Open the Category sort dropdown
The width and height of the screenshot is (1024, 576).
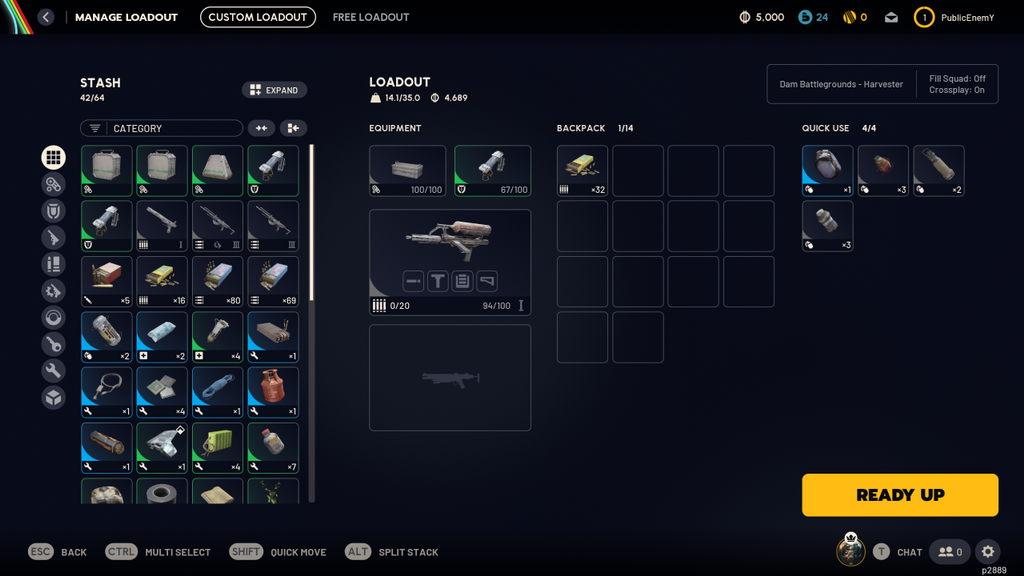click(x=162, y=128)
